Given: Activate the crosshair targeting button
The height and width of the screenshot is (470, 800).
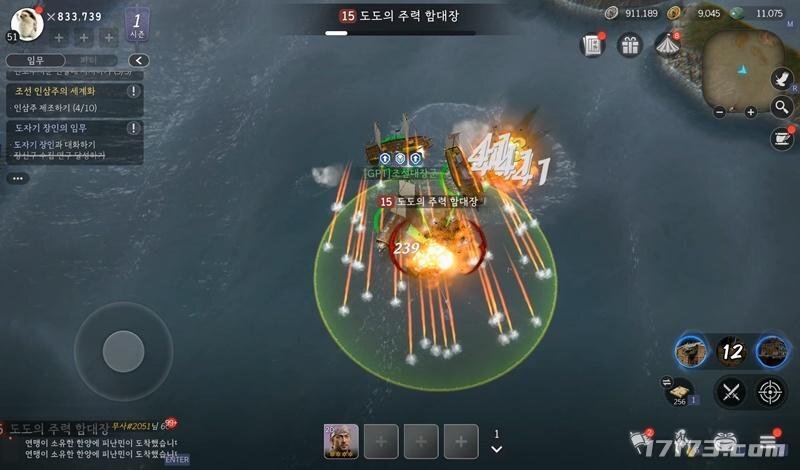Looking at the screenshot, I should [x=771, y=392].
